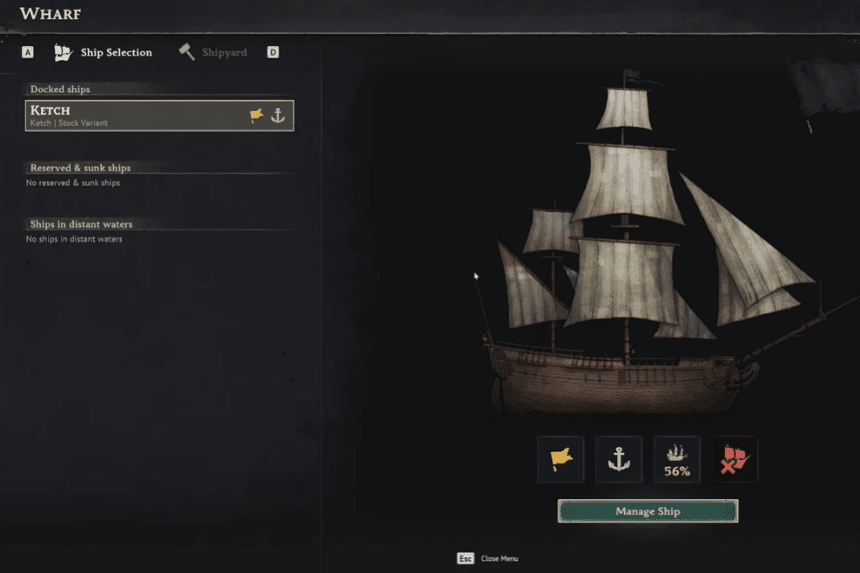The image size is (860, 573).
Task: Open the Shipyard tab
Action: pos(213,53)
